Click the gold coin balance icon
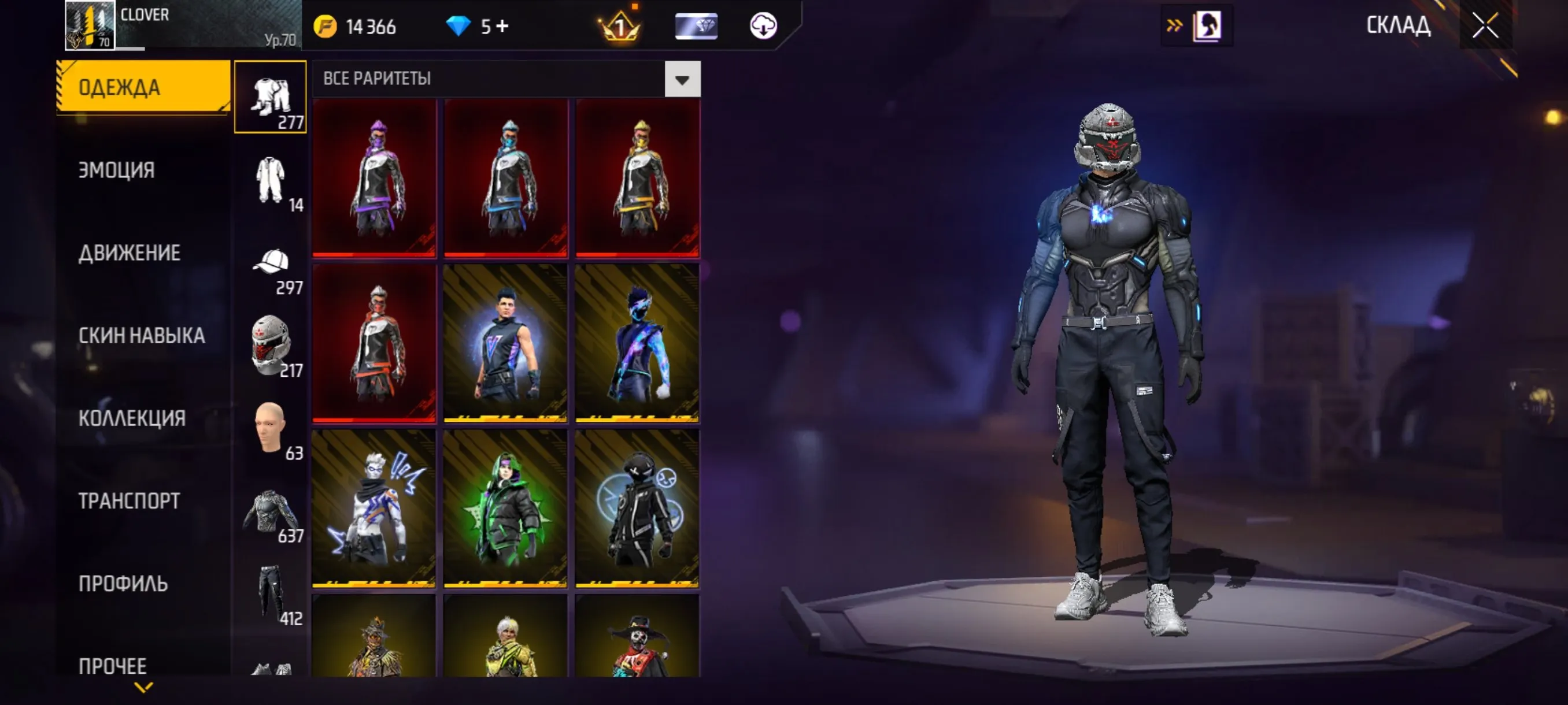1568x705 pixels. (x=324, y=25)
